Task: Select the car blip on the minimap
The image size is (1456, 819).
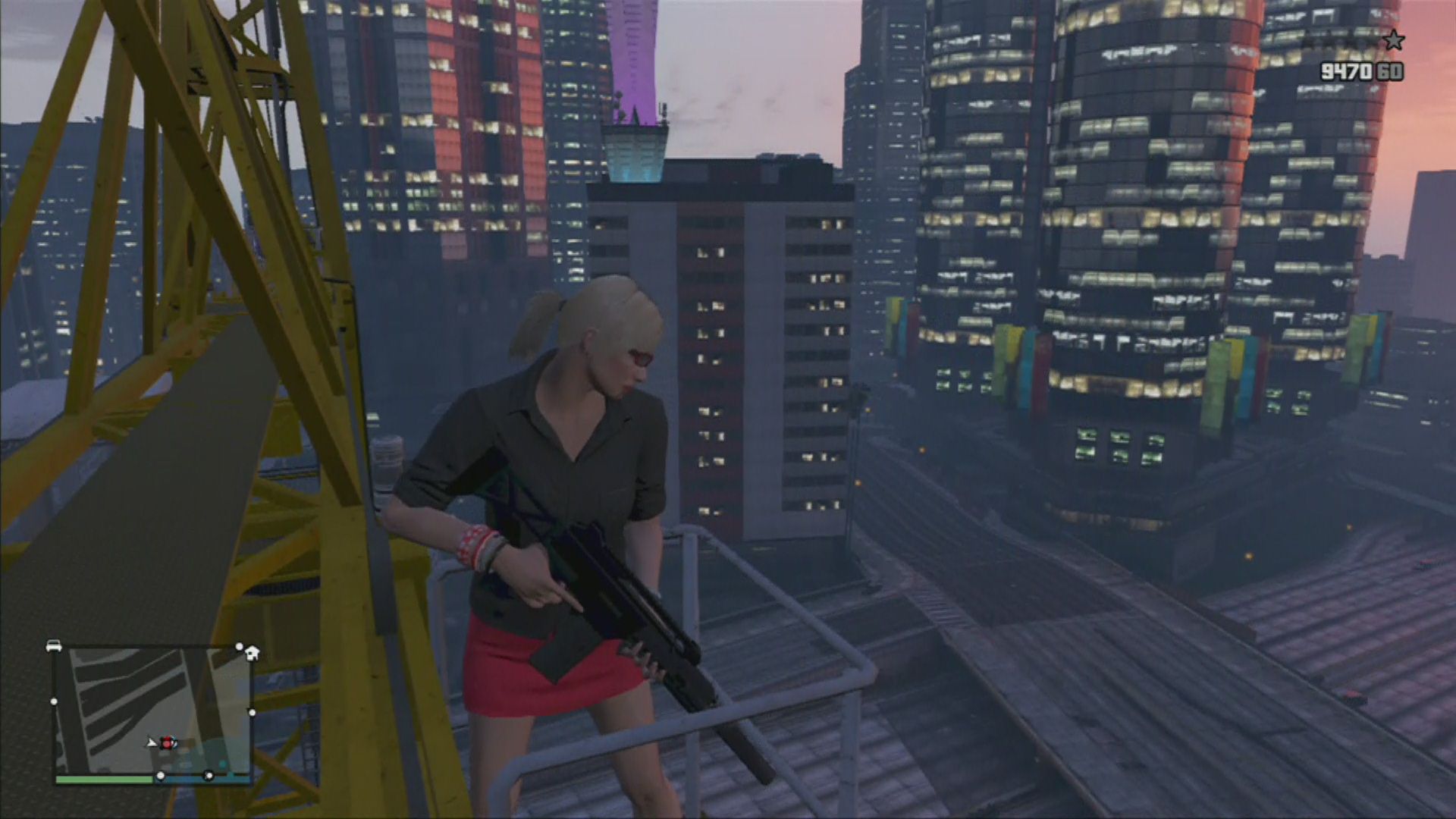Action: (x=54, y=646)
